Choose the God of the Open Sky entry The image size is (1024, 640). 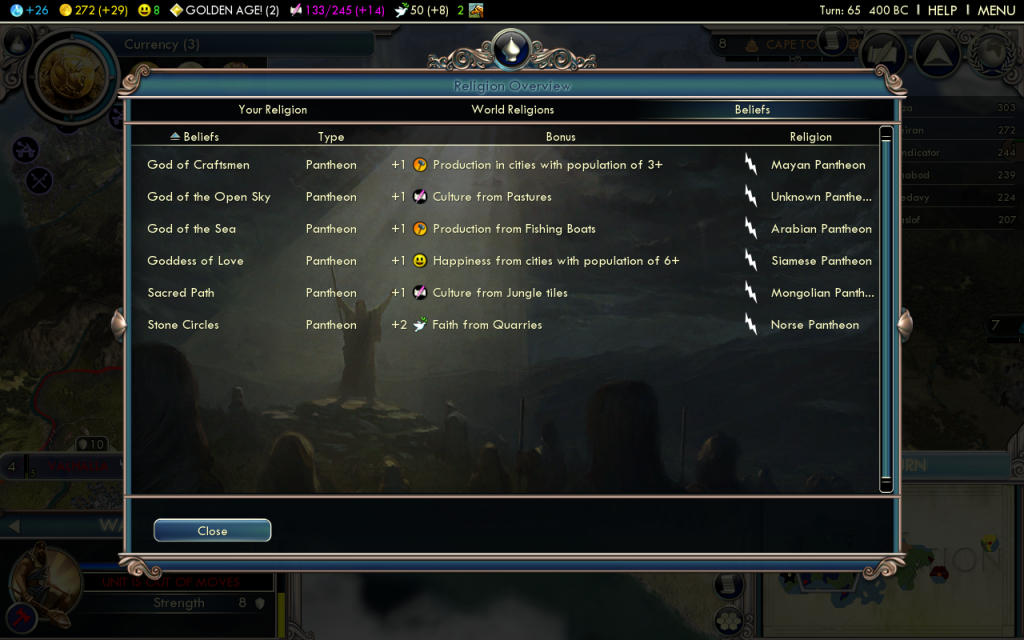208,197
